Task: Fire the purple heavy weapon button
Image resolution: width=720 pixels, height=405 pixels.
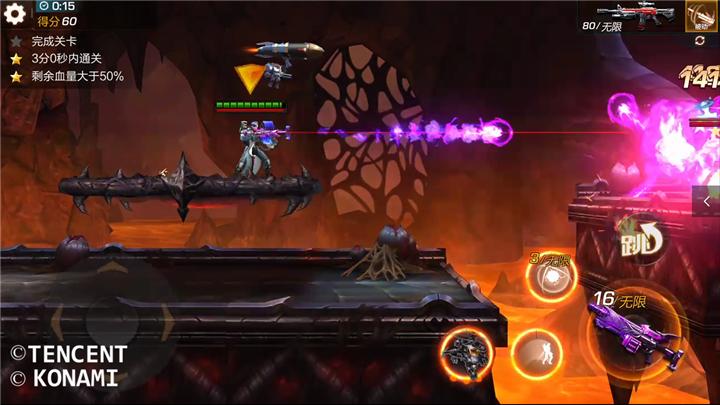Action: click(x=633, y=329)
